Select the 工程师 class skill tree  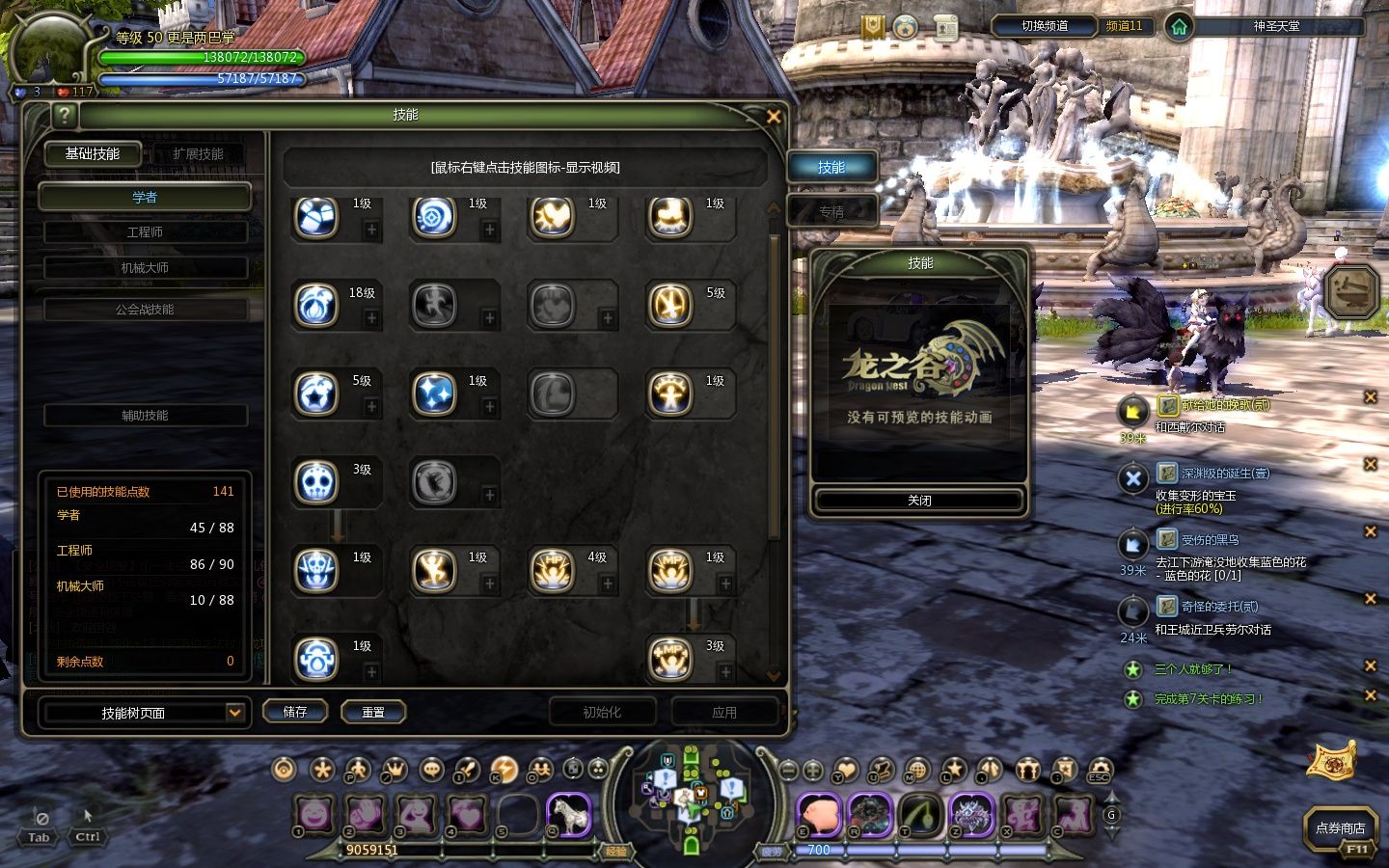pyautogui.click(x=145, y=232)
